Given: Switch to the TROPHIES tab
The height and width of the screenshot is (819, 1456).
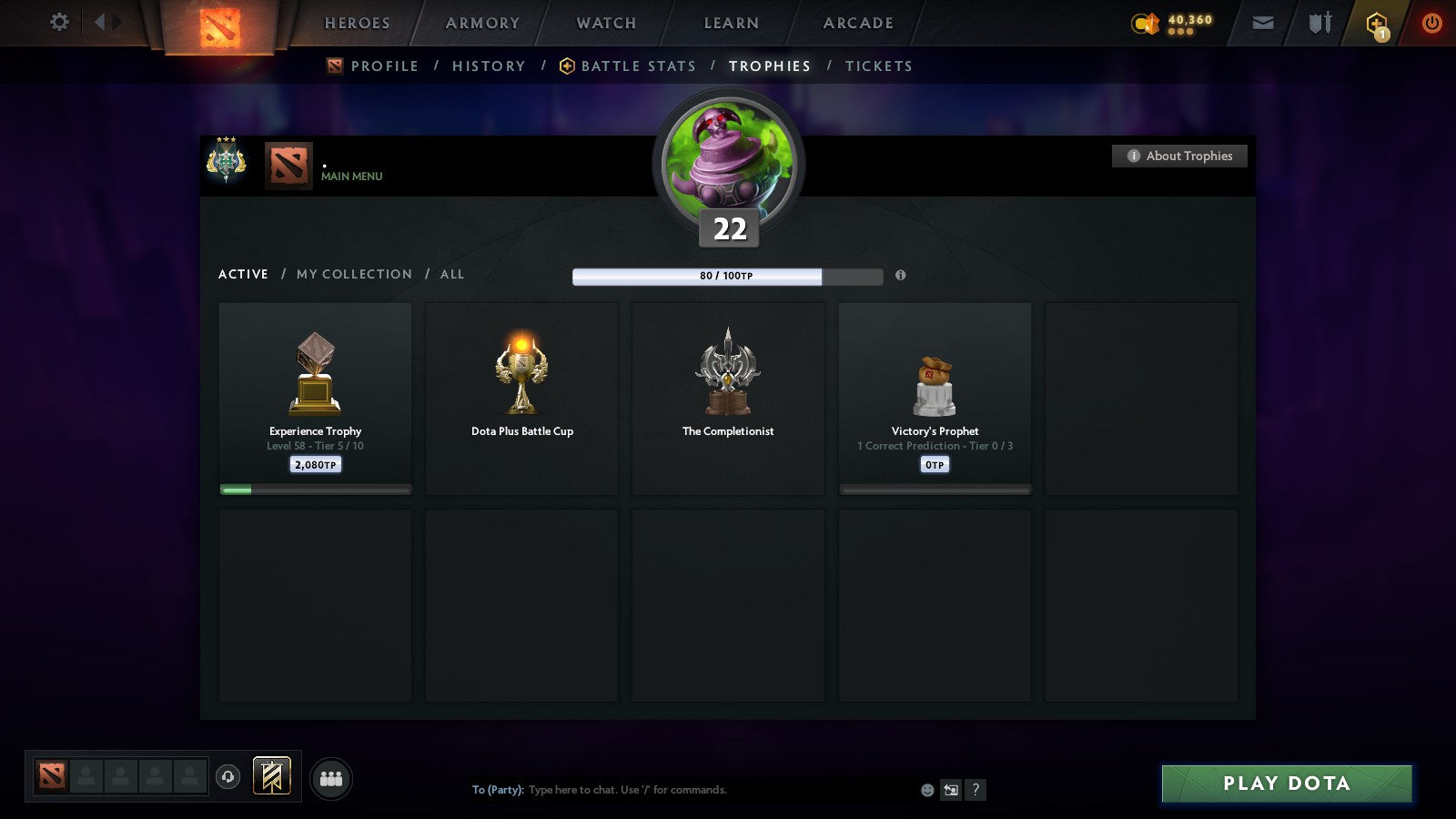Looking at the screenshot, I should tap(770, 66).
